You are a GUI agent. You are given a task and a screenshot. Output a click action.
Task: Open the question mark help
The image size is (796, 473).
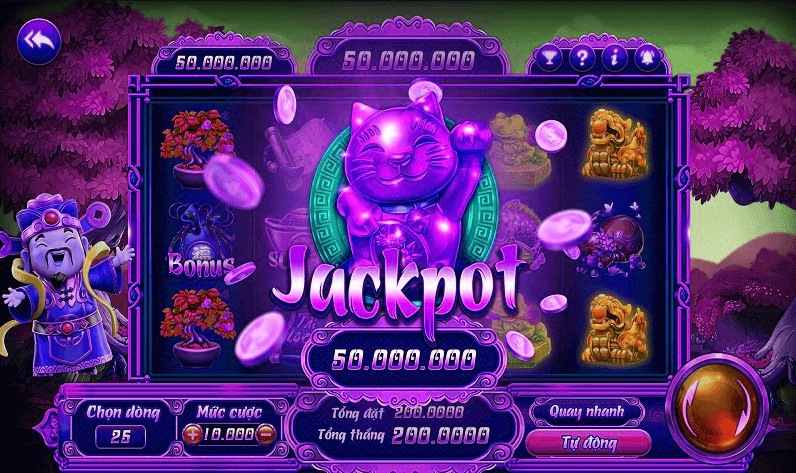[x=581, y=57]
